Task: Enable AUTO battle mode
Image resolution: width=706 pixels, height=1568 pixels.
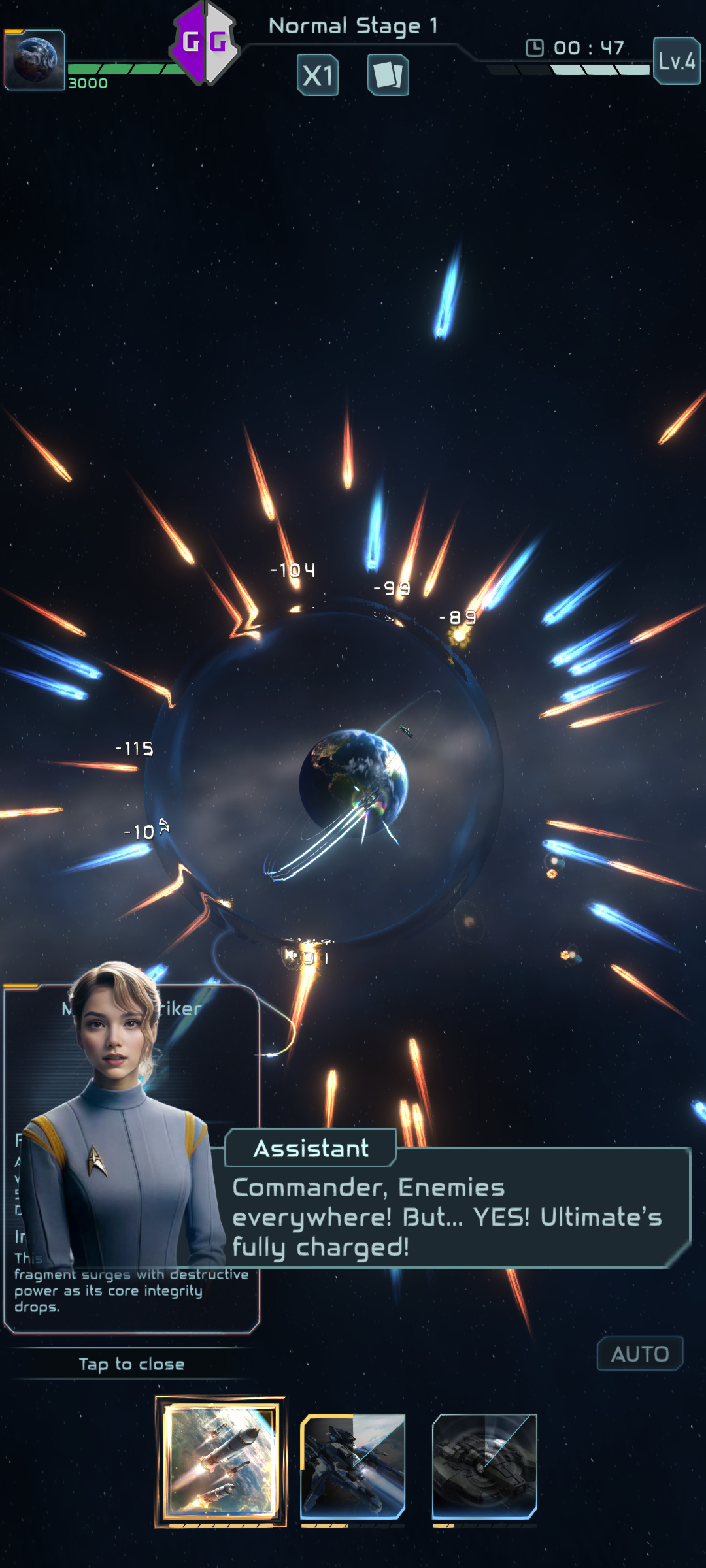Action: click(x=640, y=1354)
